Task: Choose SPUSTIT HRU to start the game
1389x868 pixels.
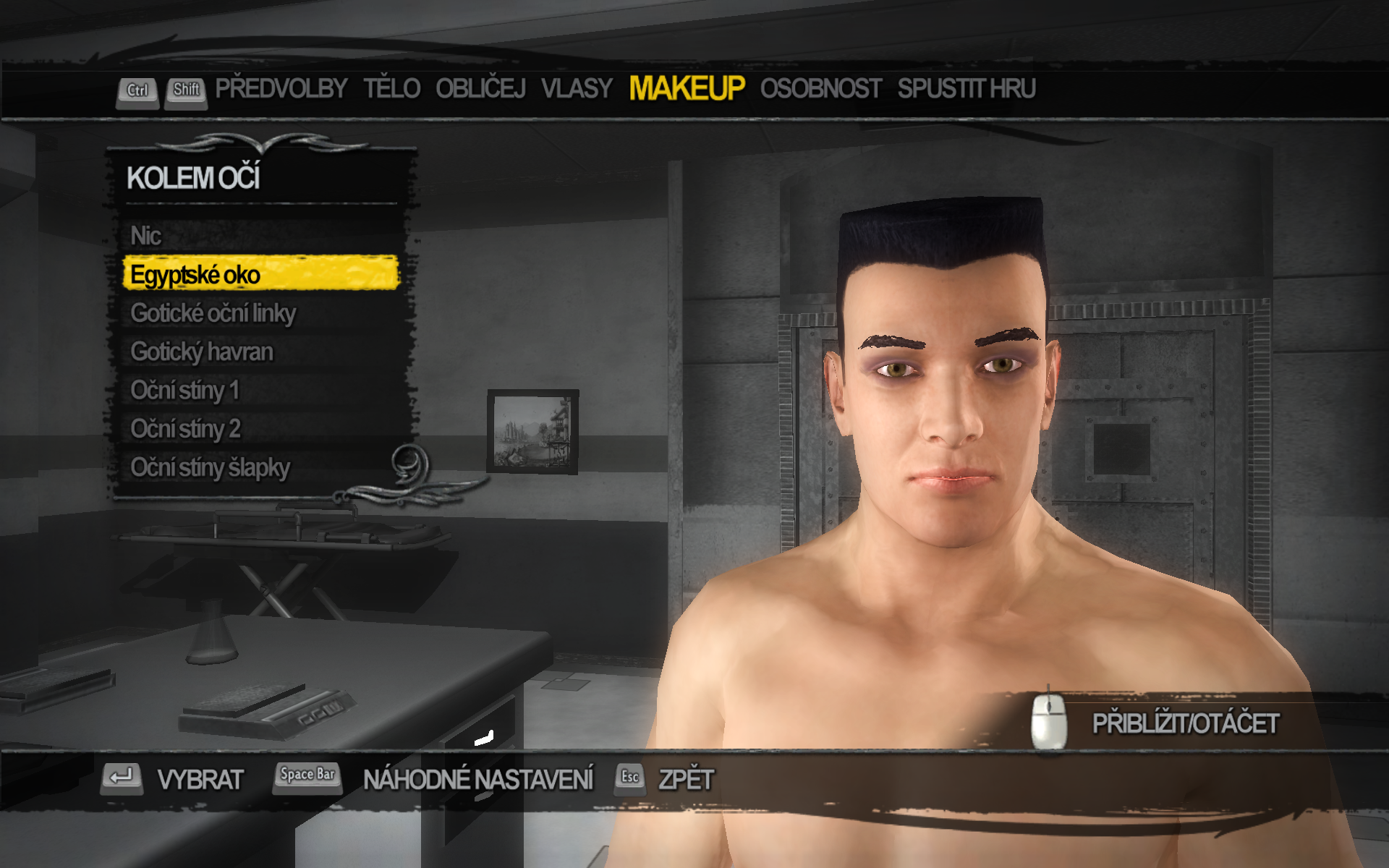Action: [x=967, y=89]
